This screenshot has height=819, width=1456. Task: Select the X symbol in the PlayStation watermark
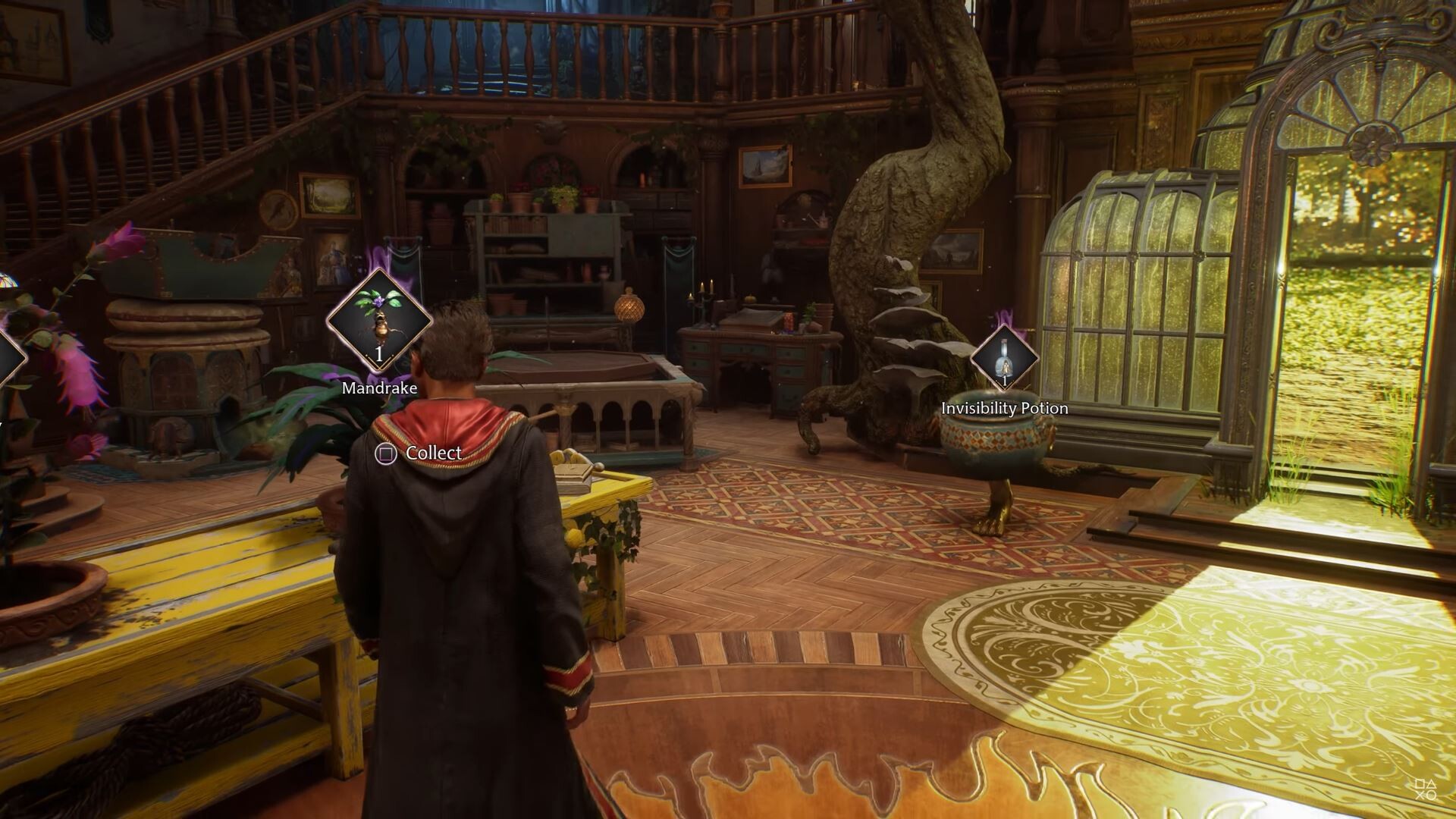(1420, 795)
